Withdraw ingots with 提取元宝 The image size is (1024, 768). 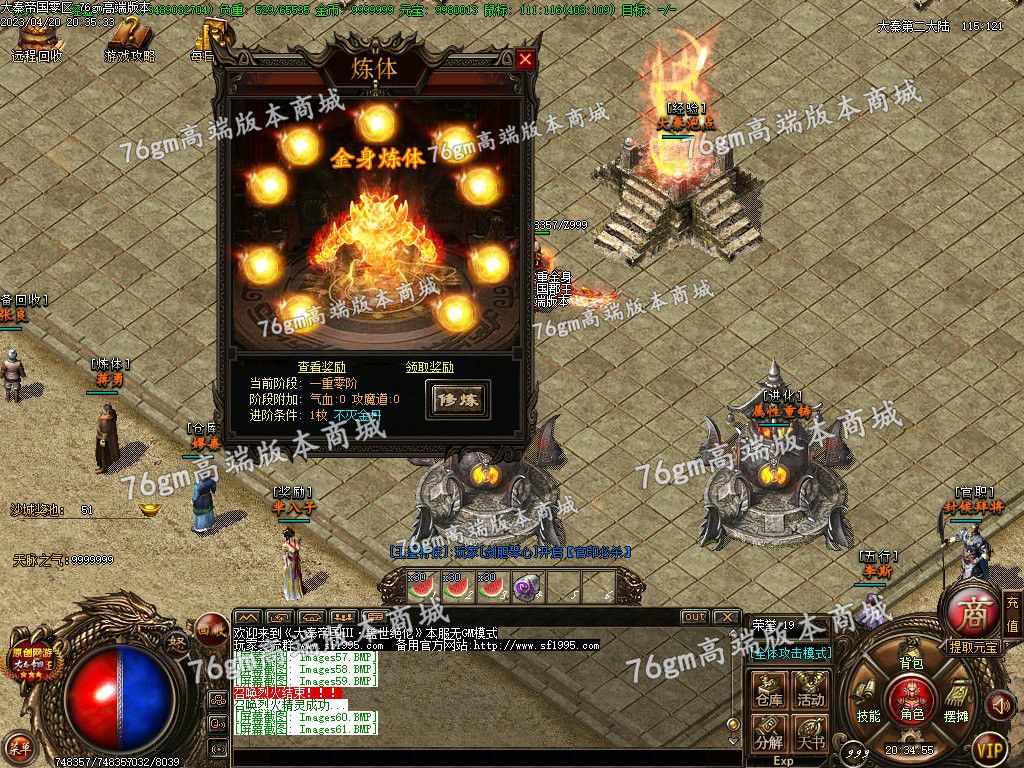973,647
